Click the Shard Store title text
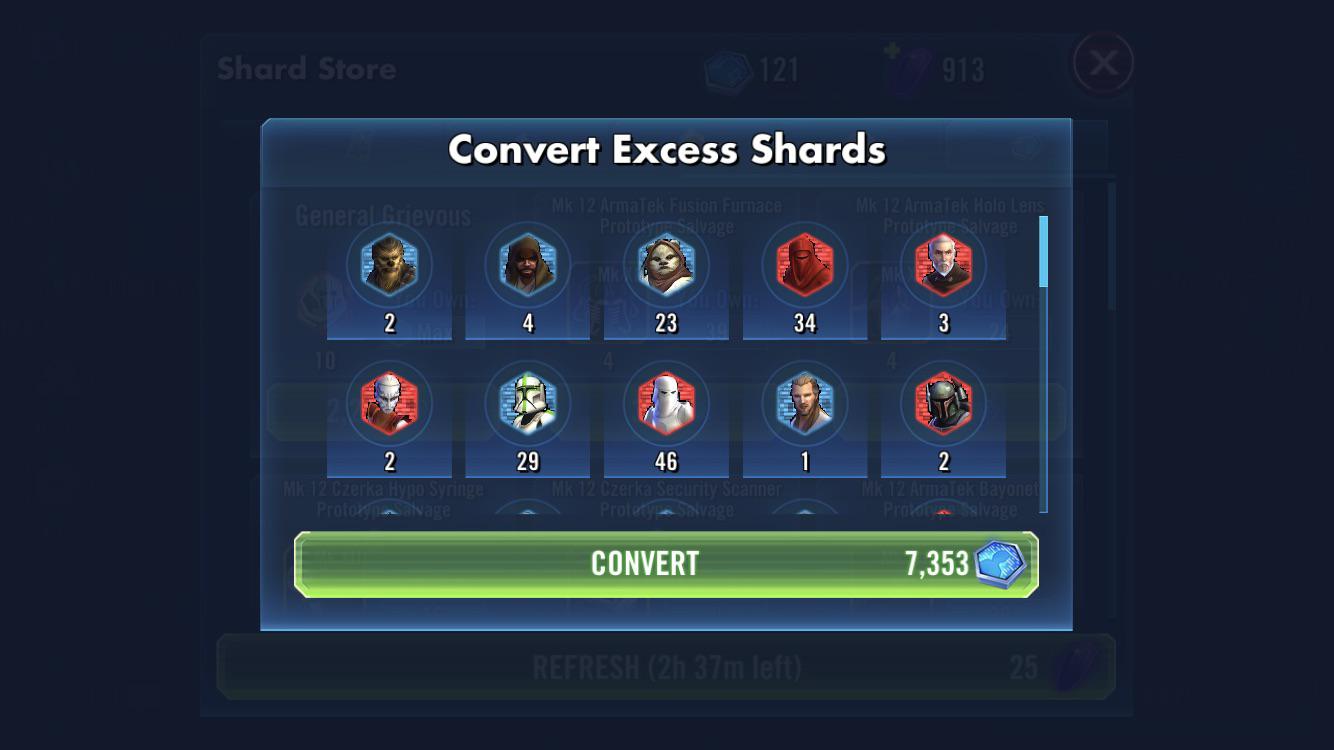Screen dimensions: 1334x750 [x=305, y=68]
